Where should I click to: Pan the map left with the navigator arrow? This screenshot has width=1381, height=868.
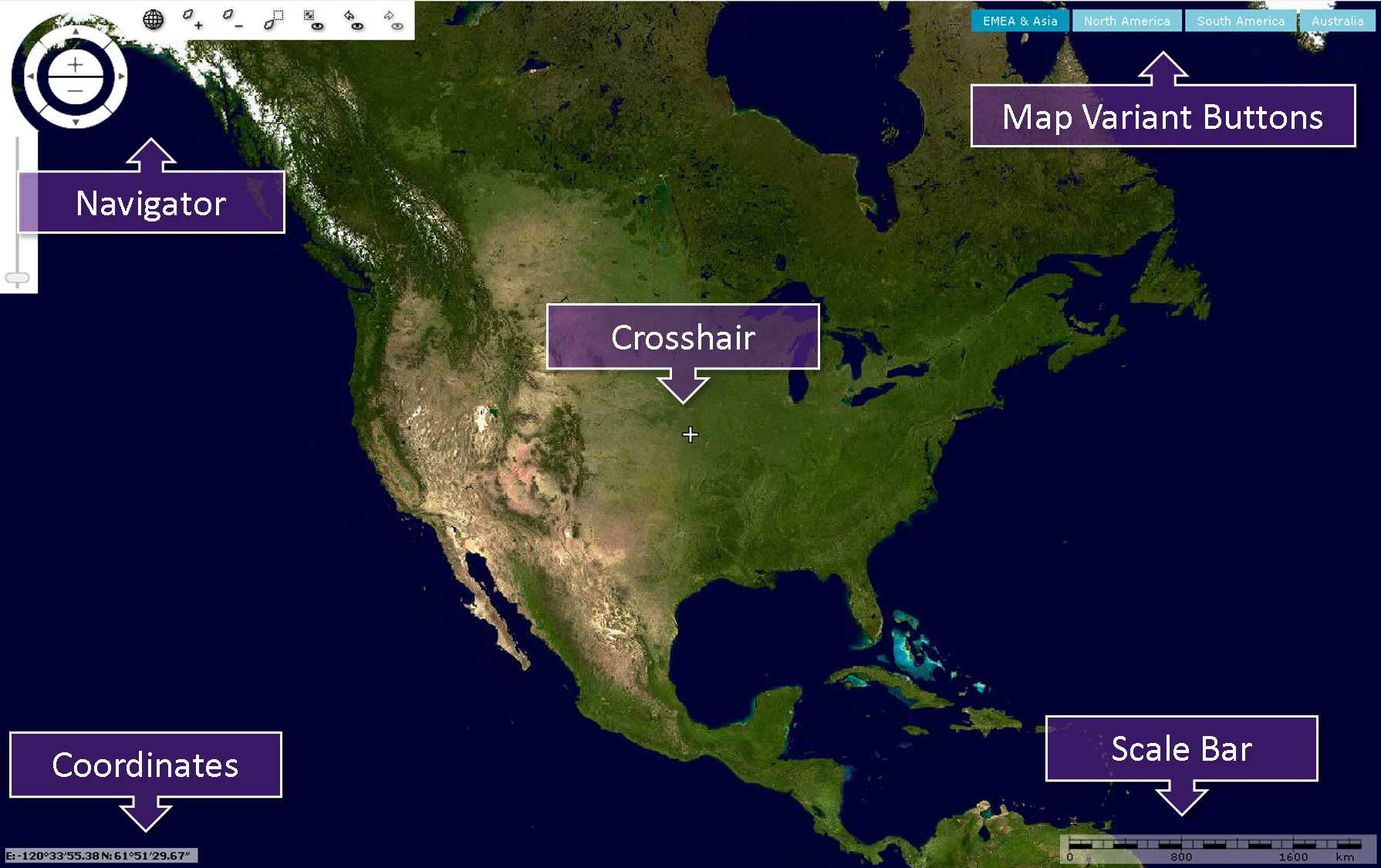(x=30, y=76)
